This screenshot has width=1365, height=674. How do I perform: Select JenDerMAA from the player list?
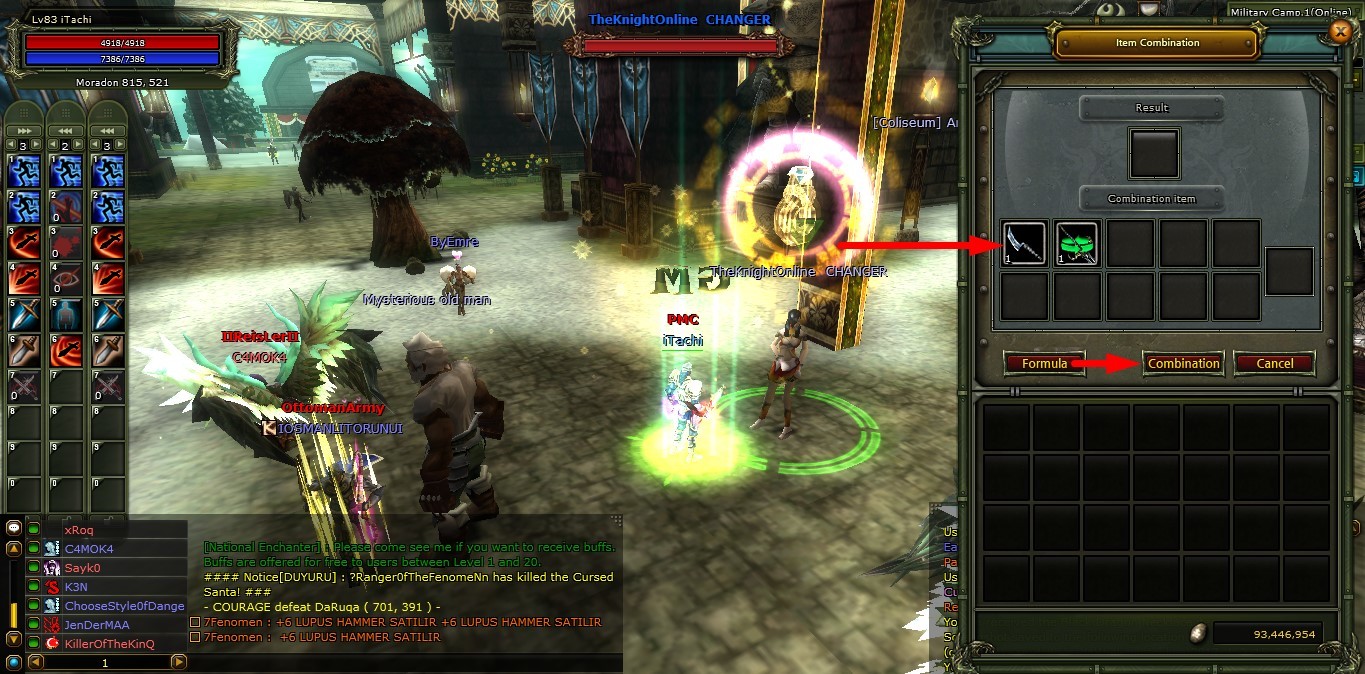(96, 624)
